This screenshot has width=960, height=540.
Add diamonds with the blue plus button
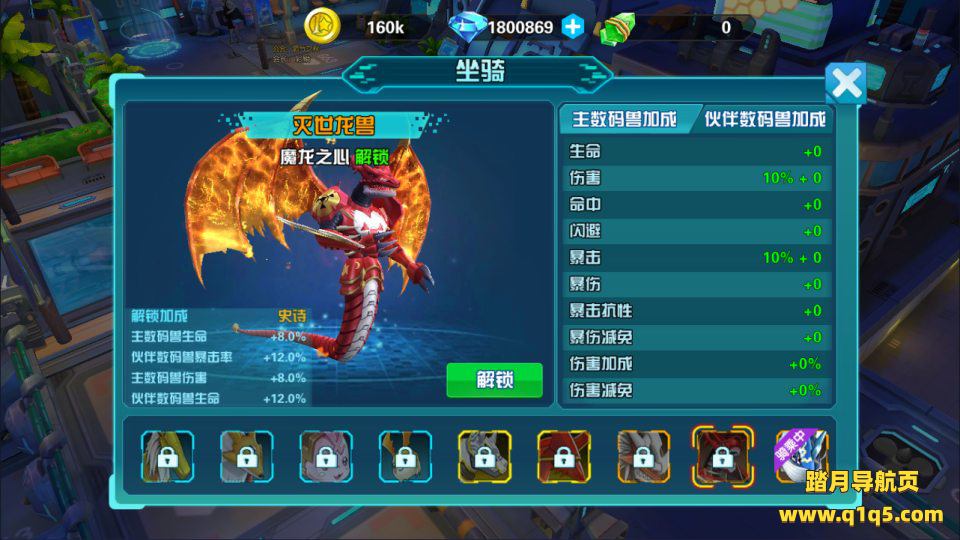(x=572, y=27)
